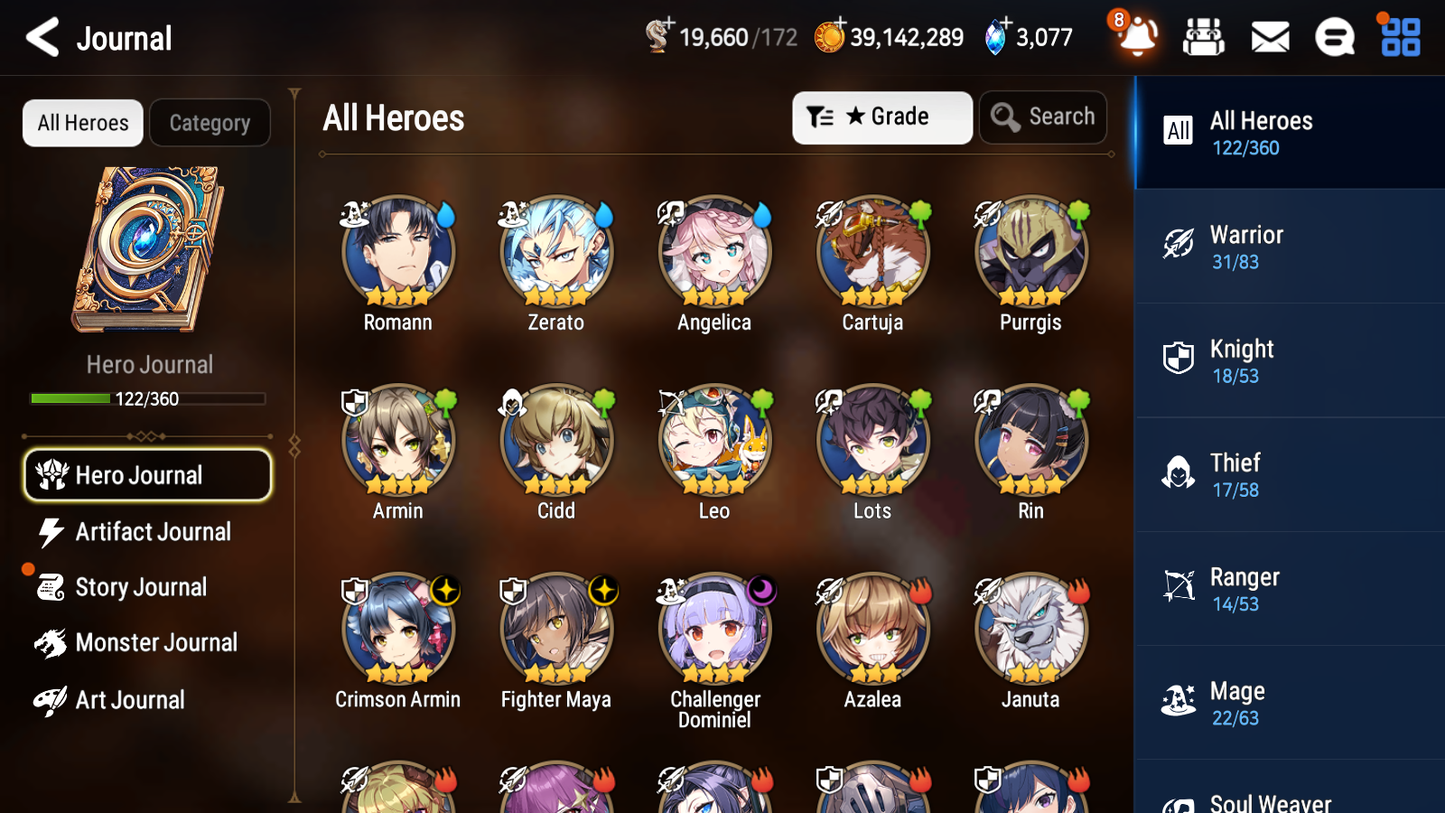The height and width of the screenshot is (813, 1445).
Task: Switch to the Category tab
Action: coord(209,122)
